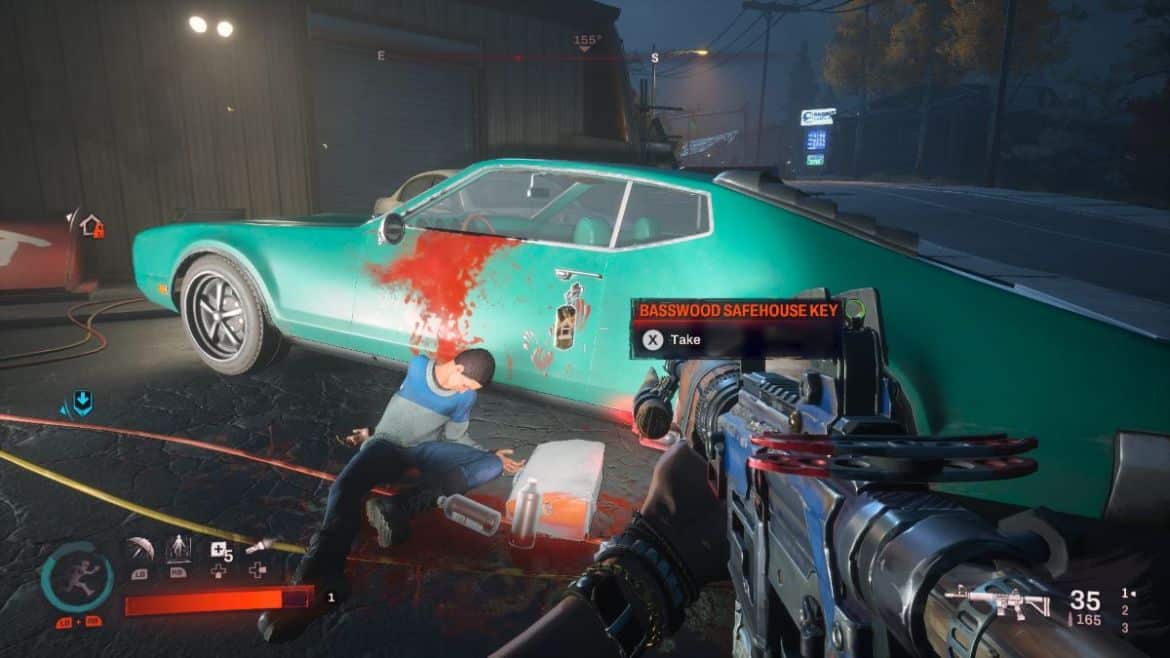Click the compass bar heading
Screen dimensions: 1170x658
[587, 42]
